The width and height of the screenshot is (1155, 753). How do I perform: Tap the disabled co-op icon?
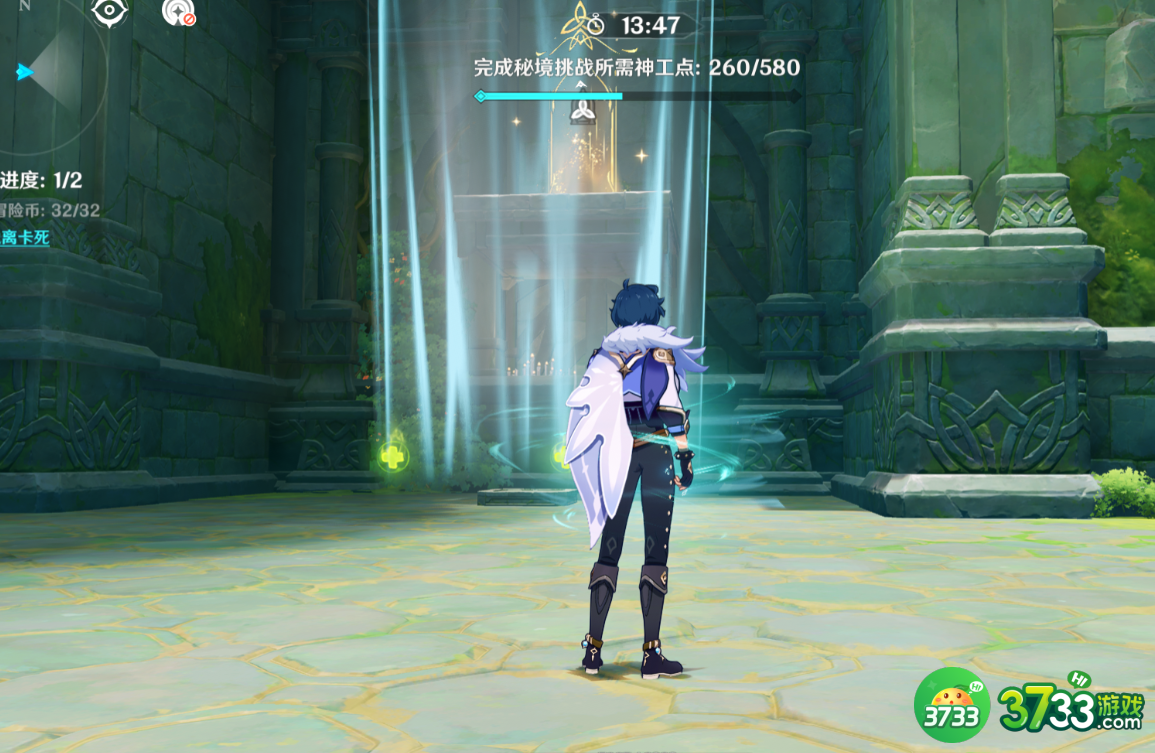[178, 12]
